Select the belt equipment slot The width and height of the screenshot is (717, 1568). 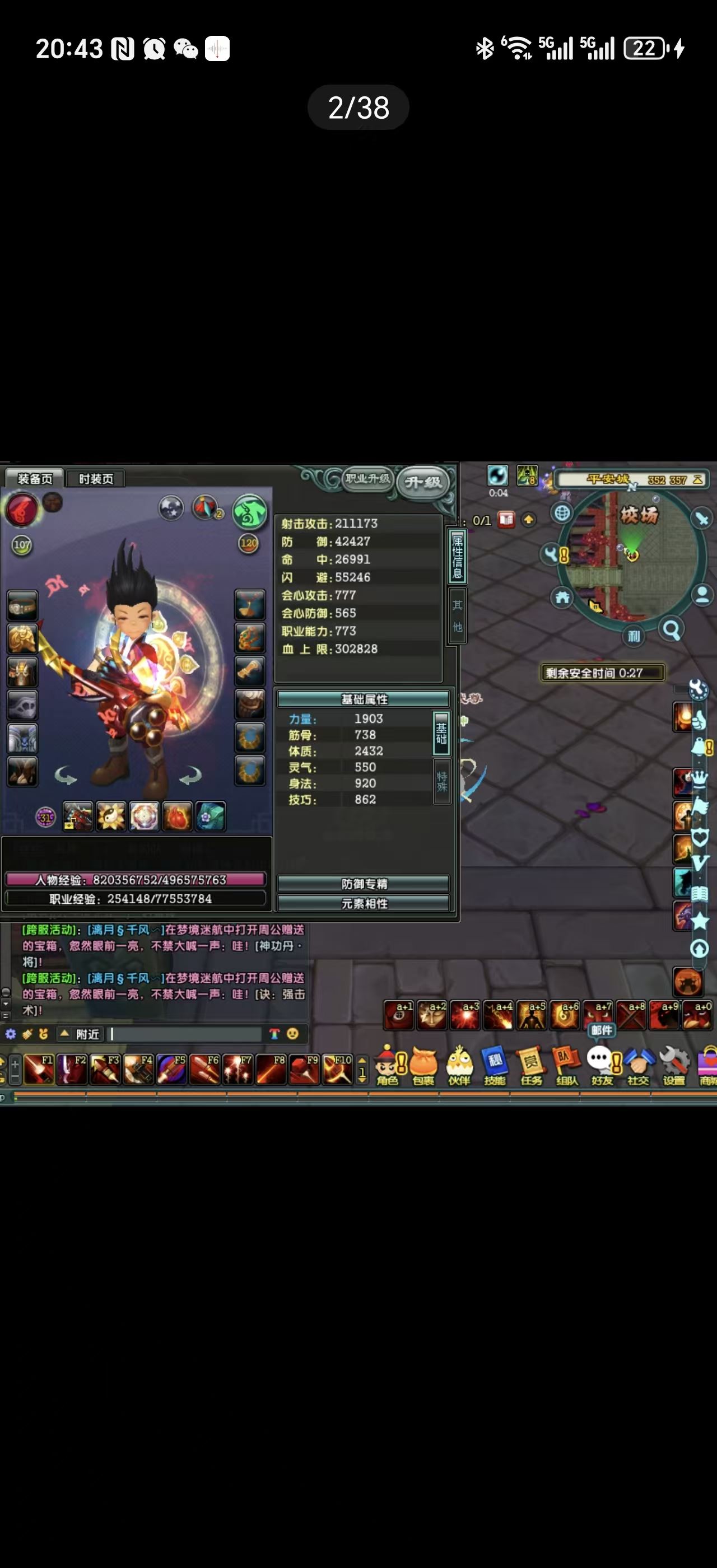pos(22,606)
